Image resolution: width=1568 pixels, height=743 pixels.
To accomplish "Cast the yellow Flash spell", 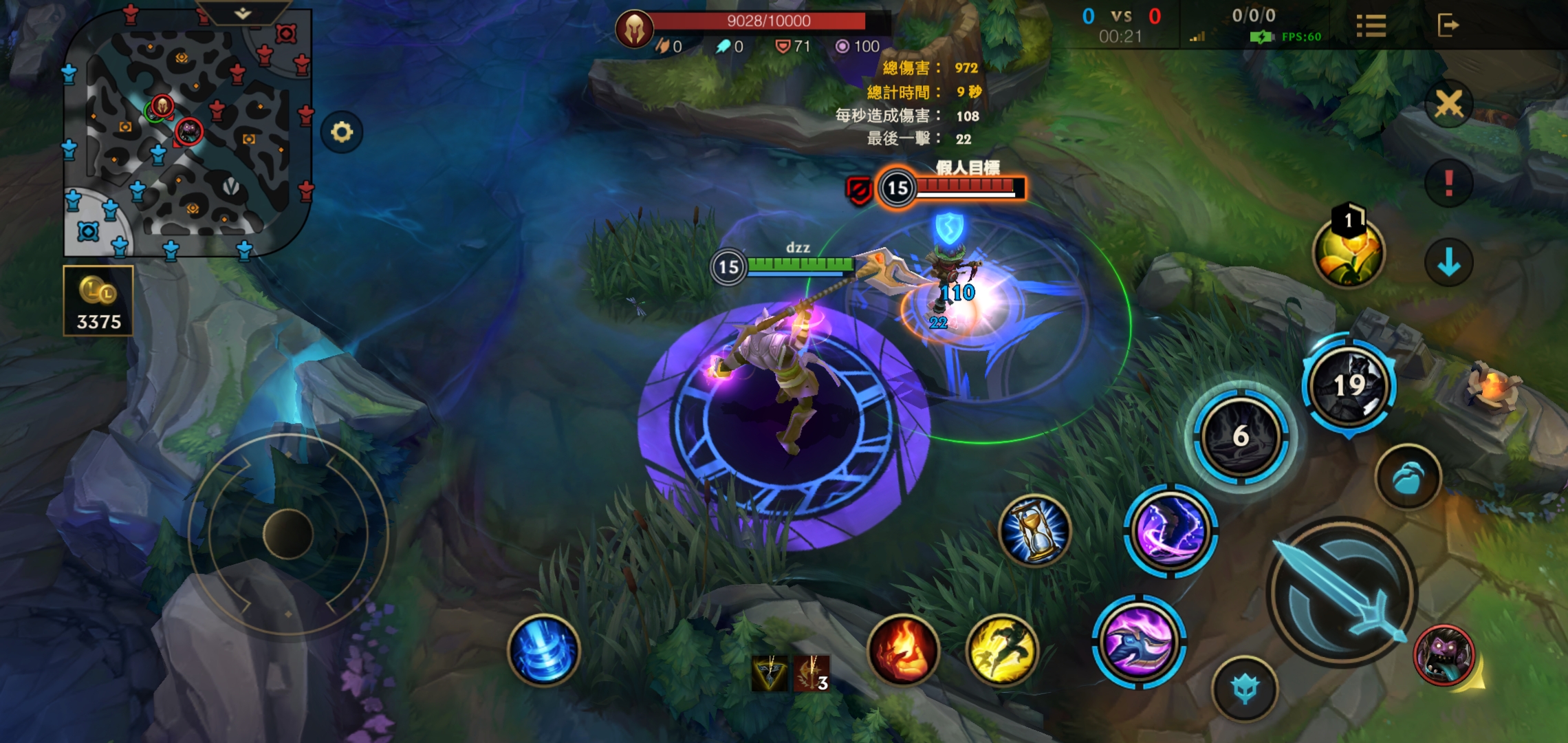I will pyautogui.click(x=1002, y=649).
